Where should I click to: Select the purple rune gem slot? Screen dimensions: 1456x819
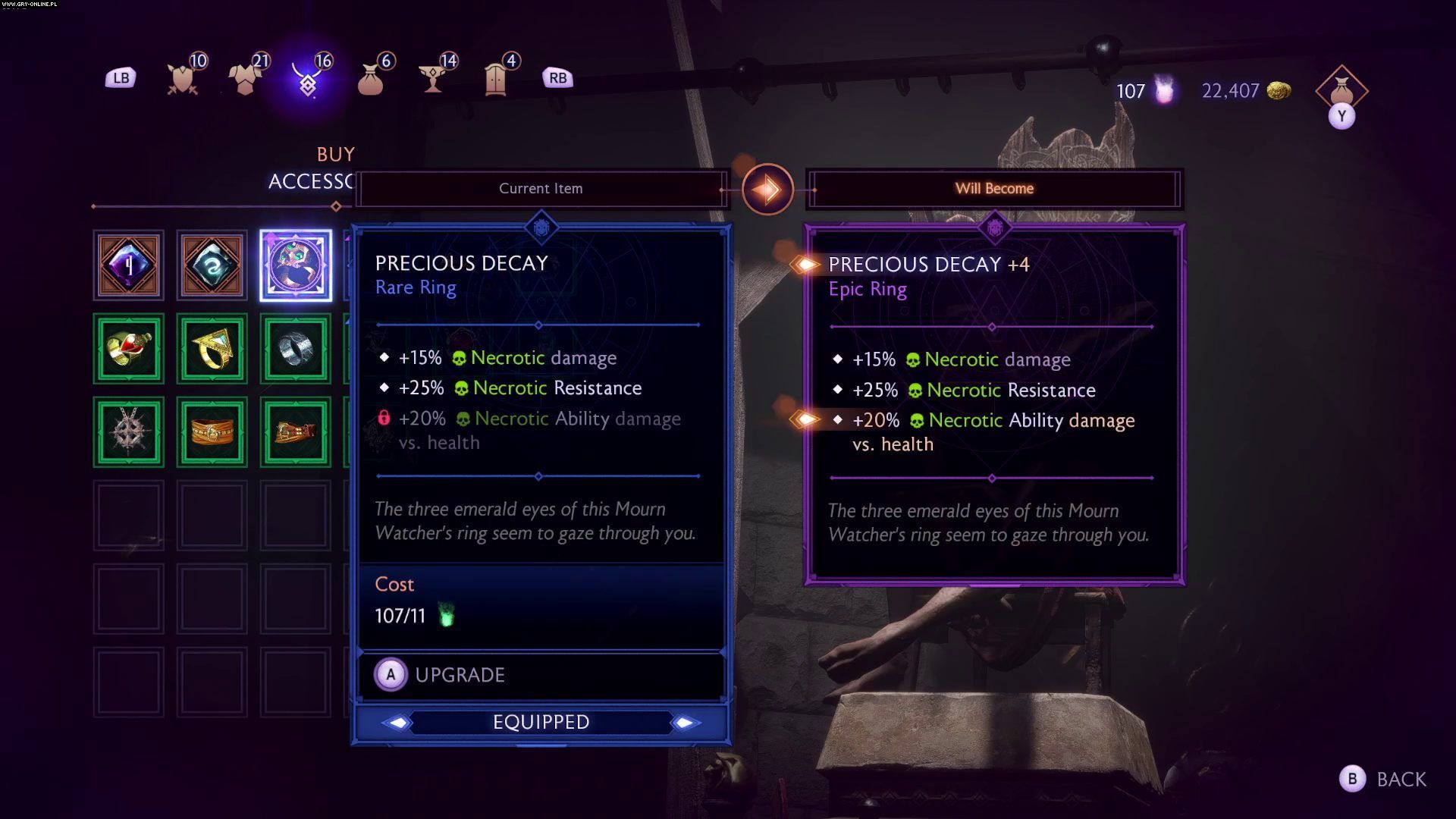(129, 265)
